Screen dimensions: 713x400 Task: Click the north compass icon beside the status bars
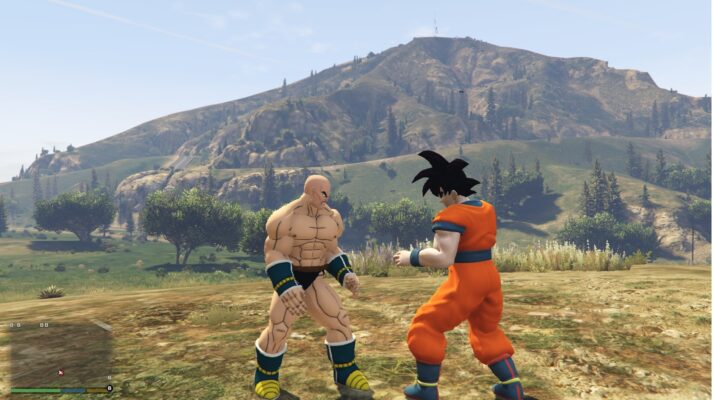tap(110, 388)
